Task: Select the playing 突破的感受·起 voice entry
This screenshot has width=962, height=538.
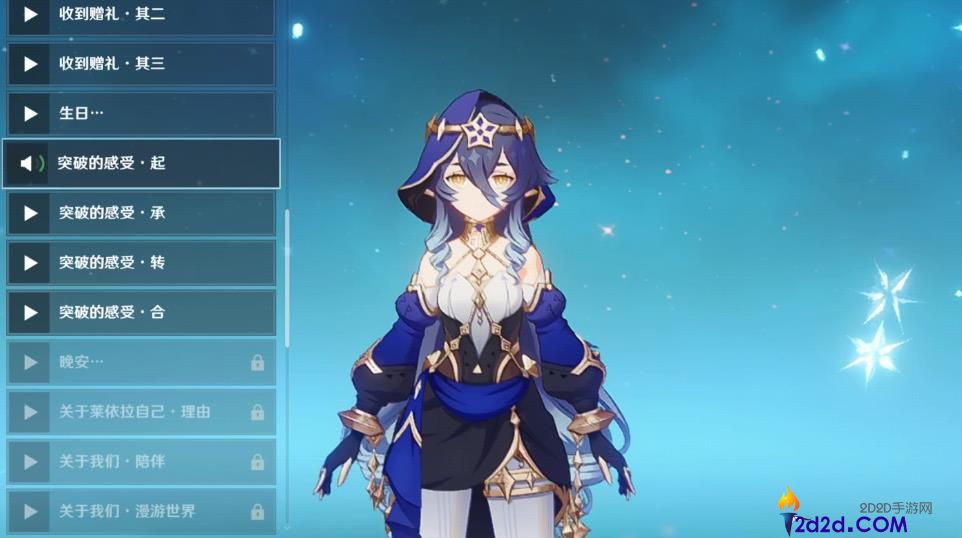Action: pyautogui.click(x=141, y=163)
